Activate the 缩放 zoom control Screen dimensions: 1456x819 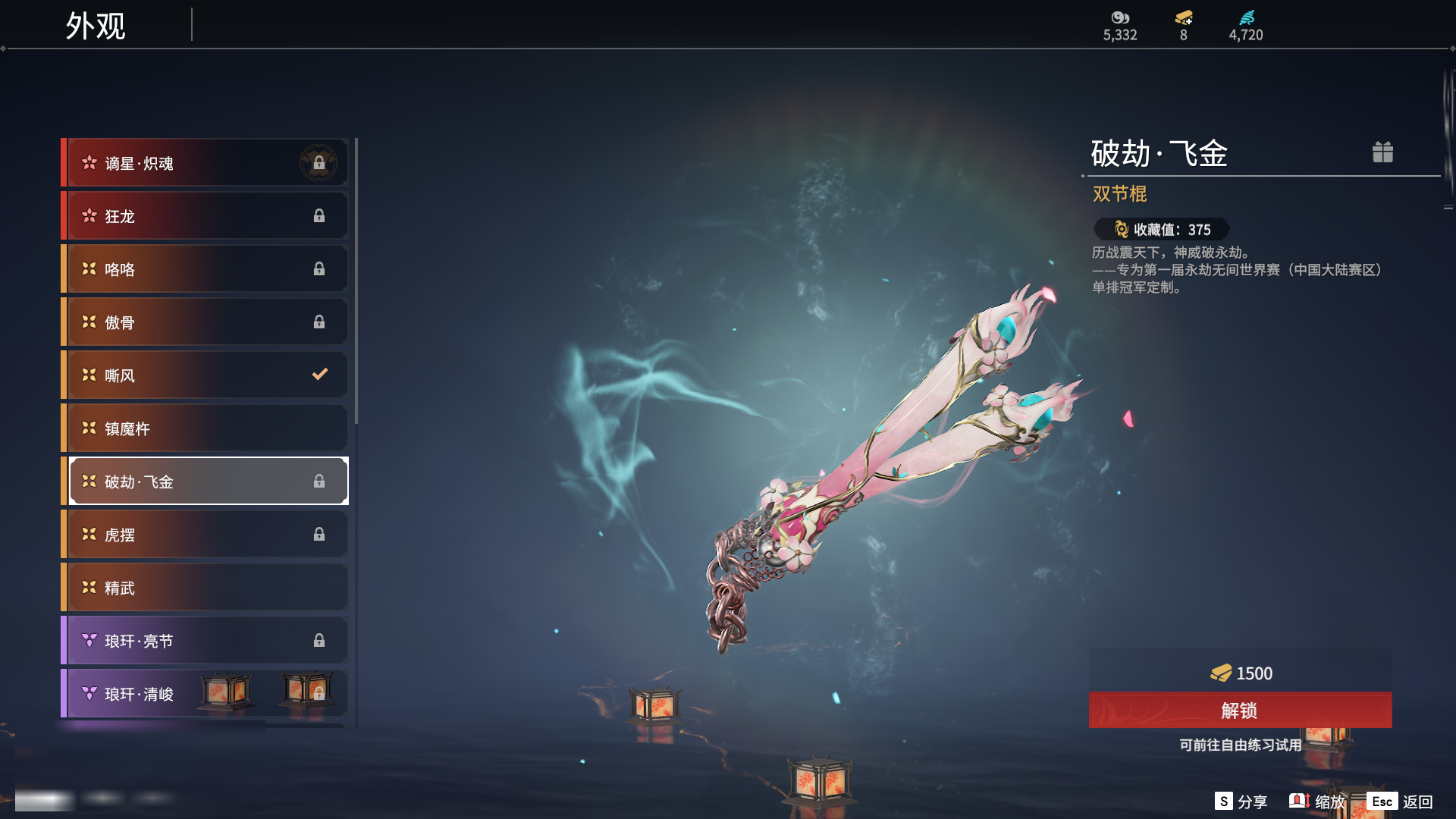[1317, 802]
